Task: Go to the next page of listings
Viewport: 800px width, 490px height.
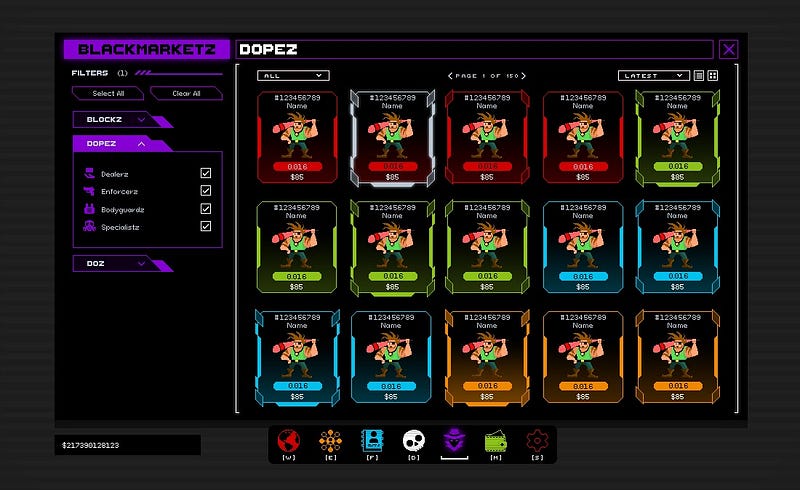Action: tap(523, 76)
